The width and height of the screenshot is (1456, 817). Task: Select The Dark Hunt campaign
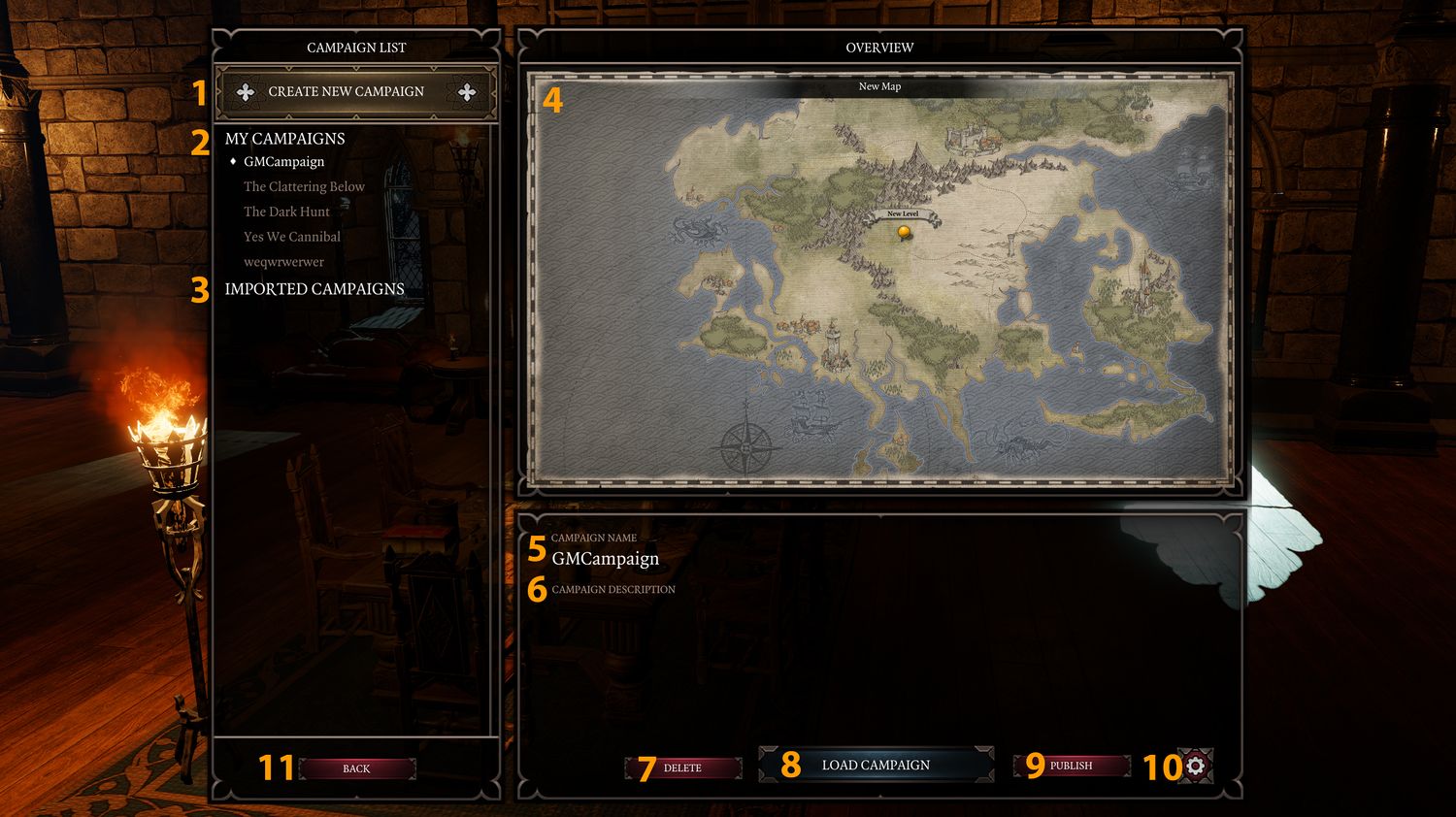[285, 212]
